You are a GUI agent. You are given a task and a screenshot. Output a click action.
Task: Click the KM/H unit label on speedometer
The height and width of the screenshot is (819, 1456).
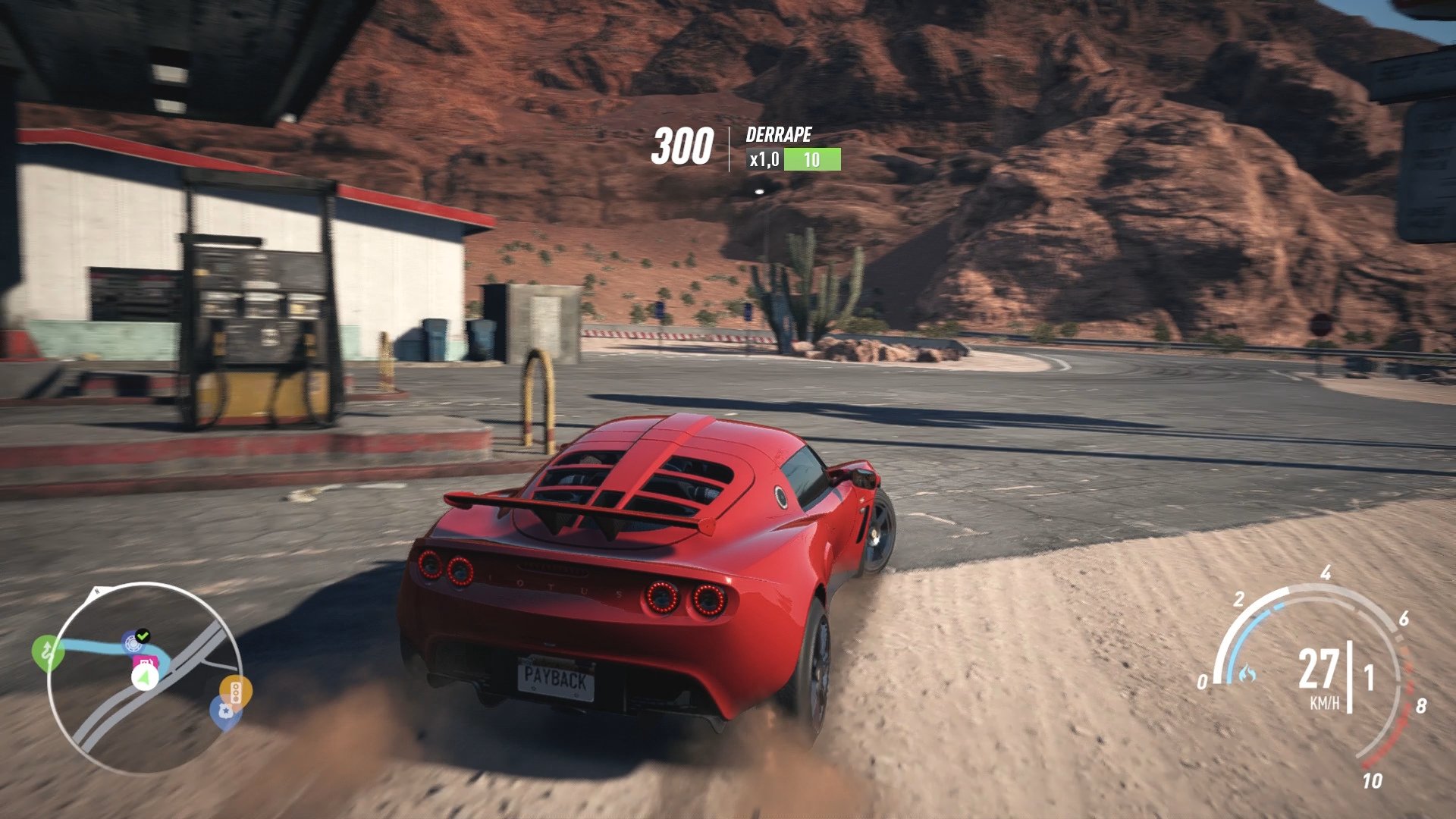(1323, 704)
